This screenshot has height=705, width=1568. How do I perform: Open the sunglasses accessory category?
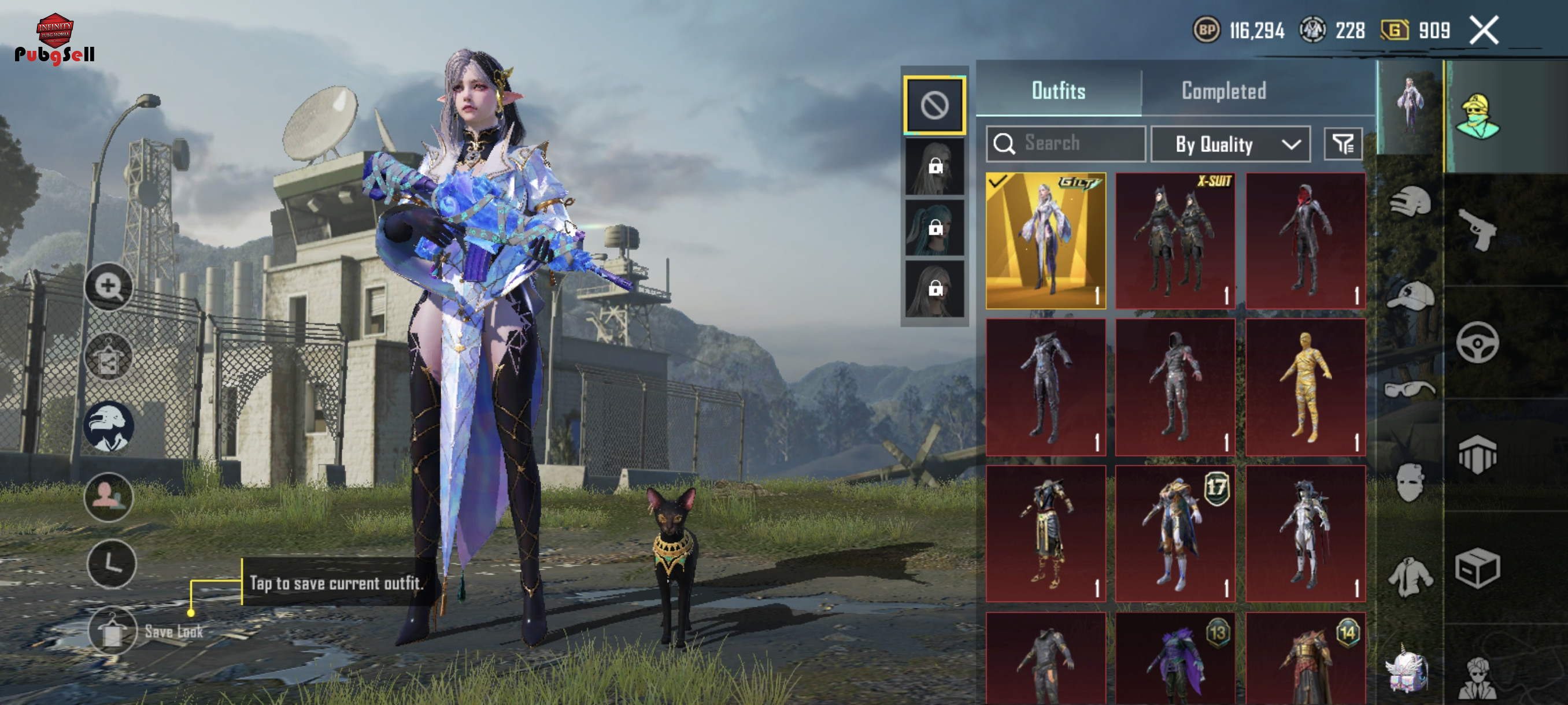pos(1408,388)
